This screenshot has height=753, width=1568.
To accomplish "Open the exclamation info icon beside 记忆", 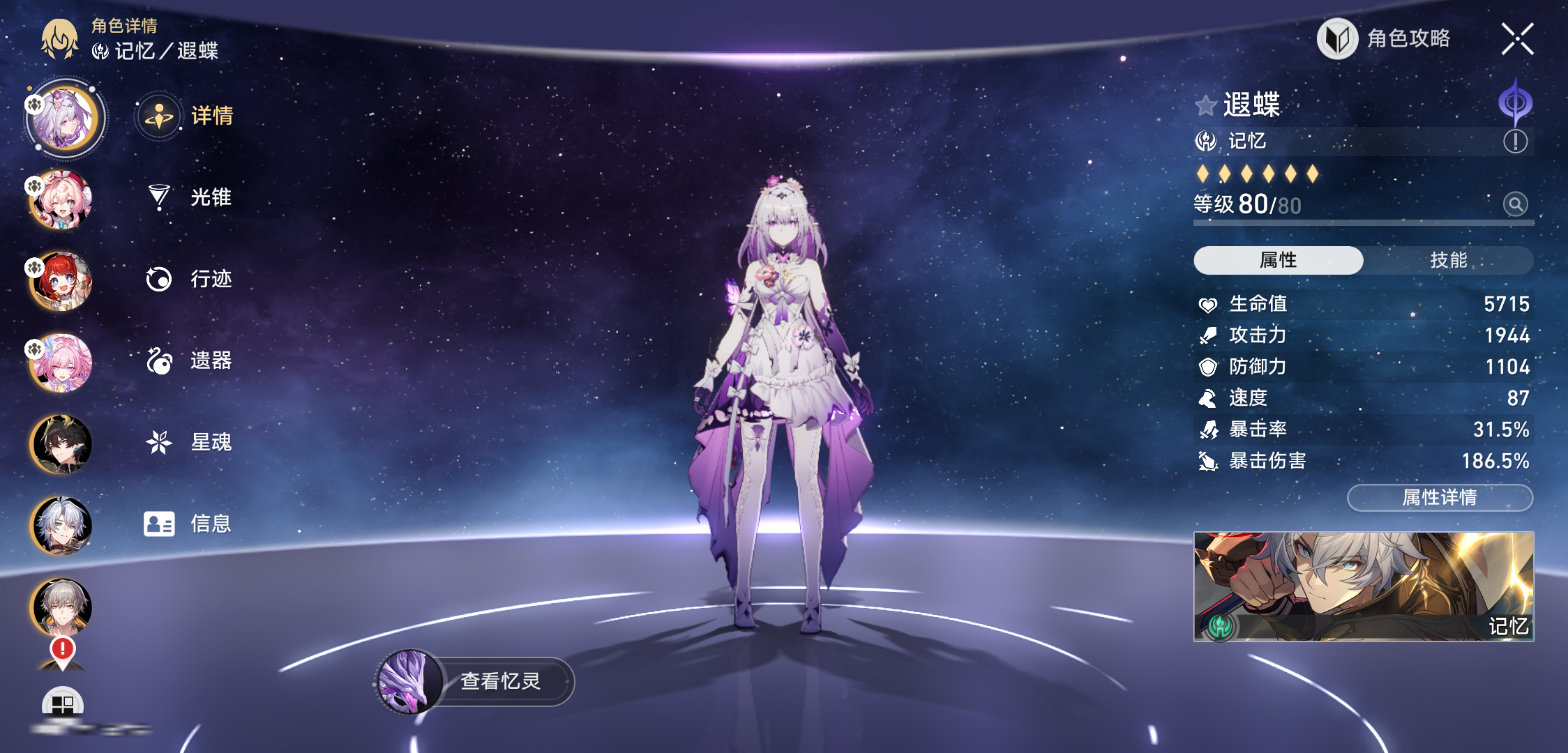I will [1515, 142].
